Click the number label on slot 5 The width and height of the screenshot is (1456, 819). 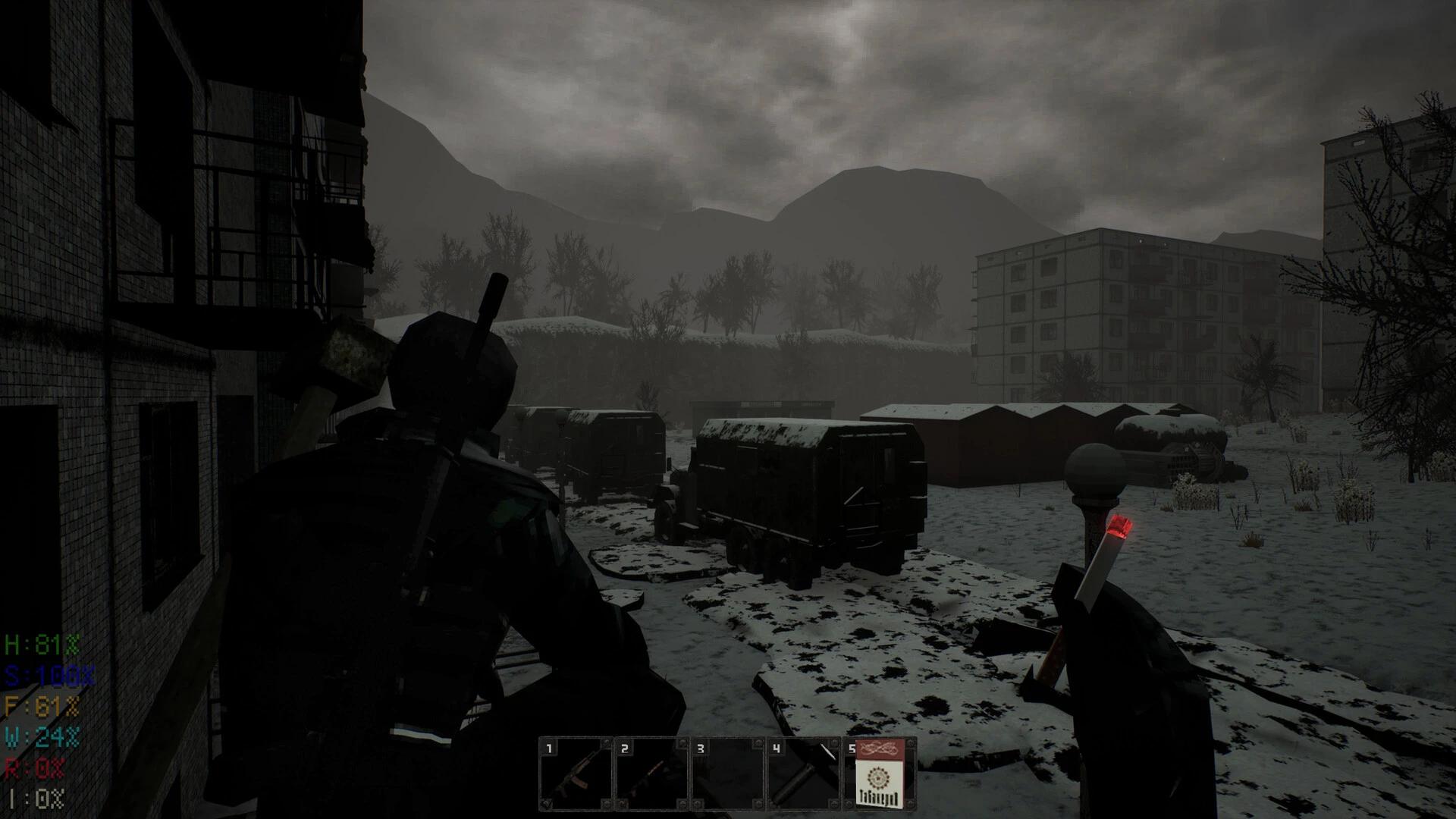point(854,749)
